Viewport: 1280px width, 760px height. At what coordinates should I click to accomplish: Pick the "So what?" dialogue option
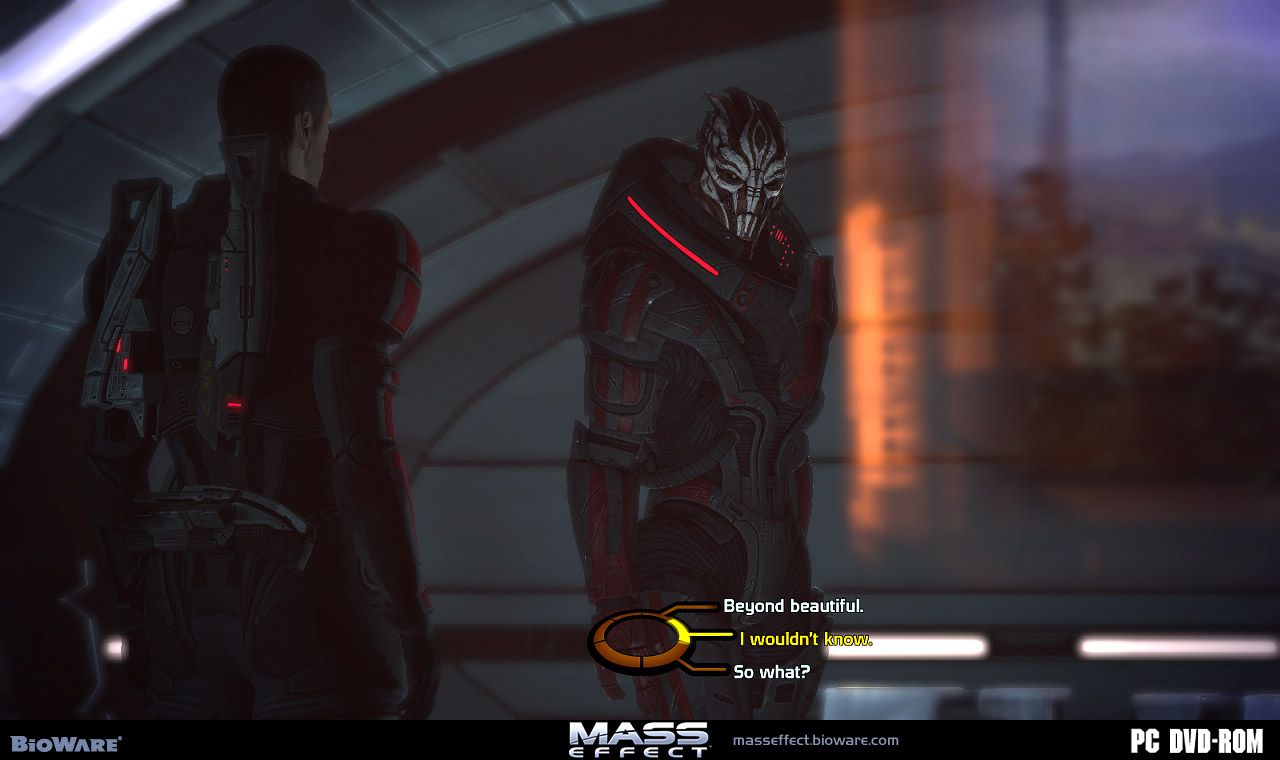(x=771, y=672)
